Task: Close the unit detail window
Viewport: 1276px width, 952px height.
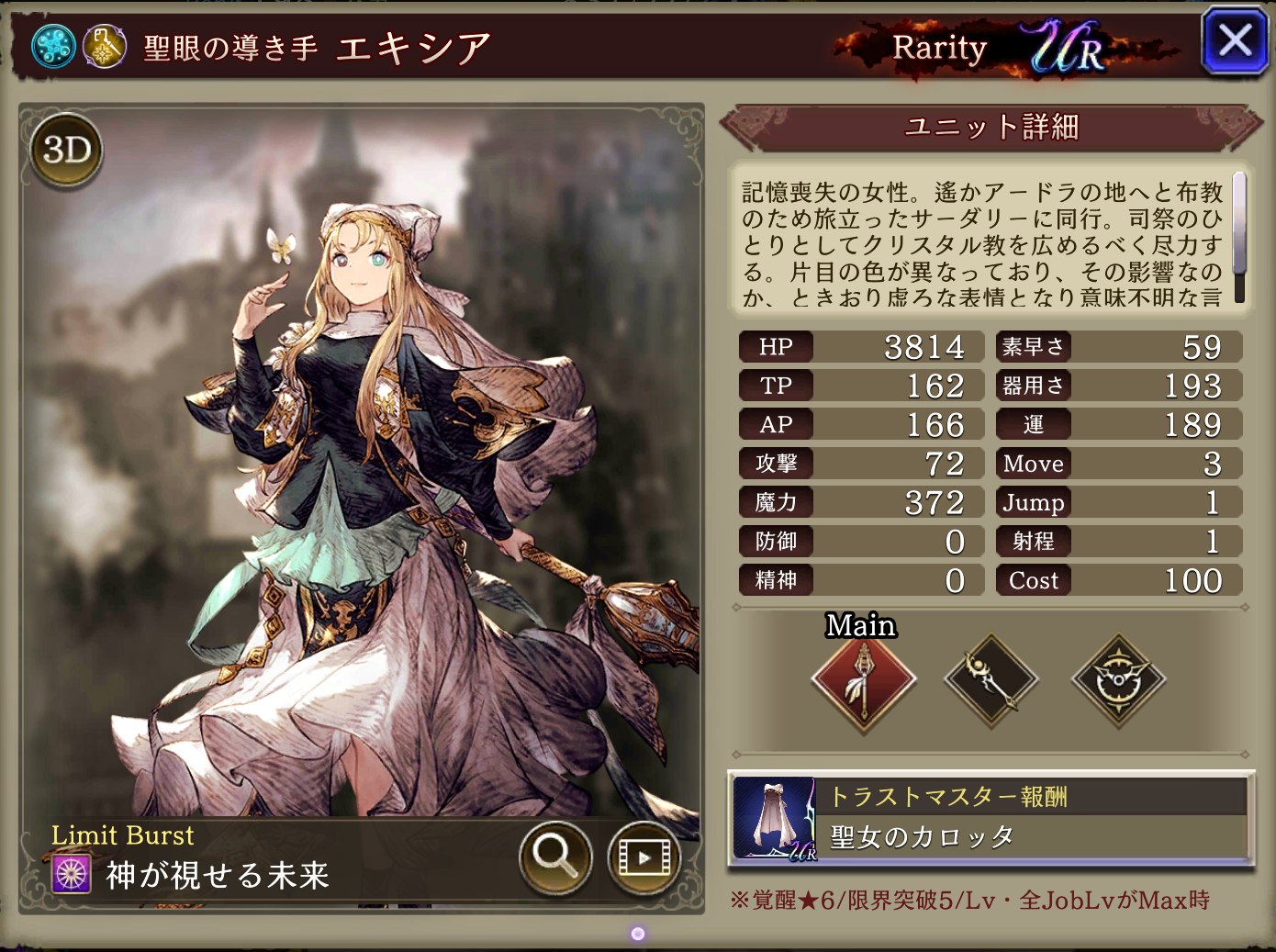Action: click(1235, 40)
